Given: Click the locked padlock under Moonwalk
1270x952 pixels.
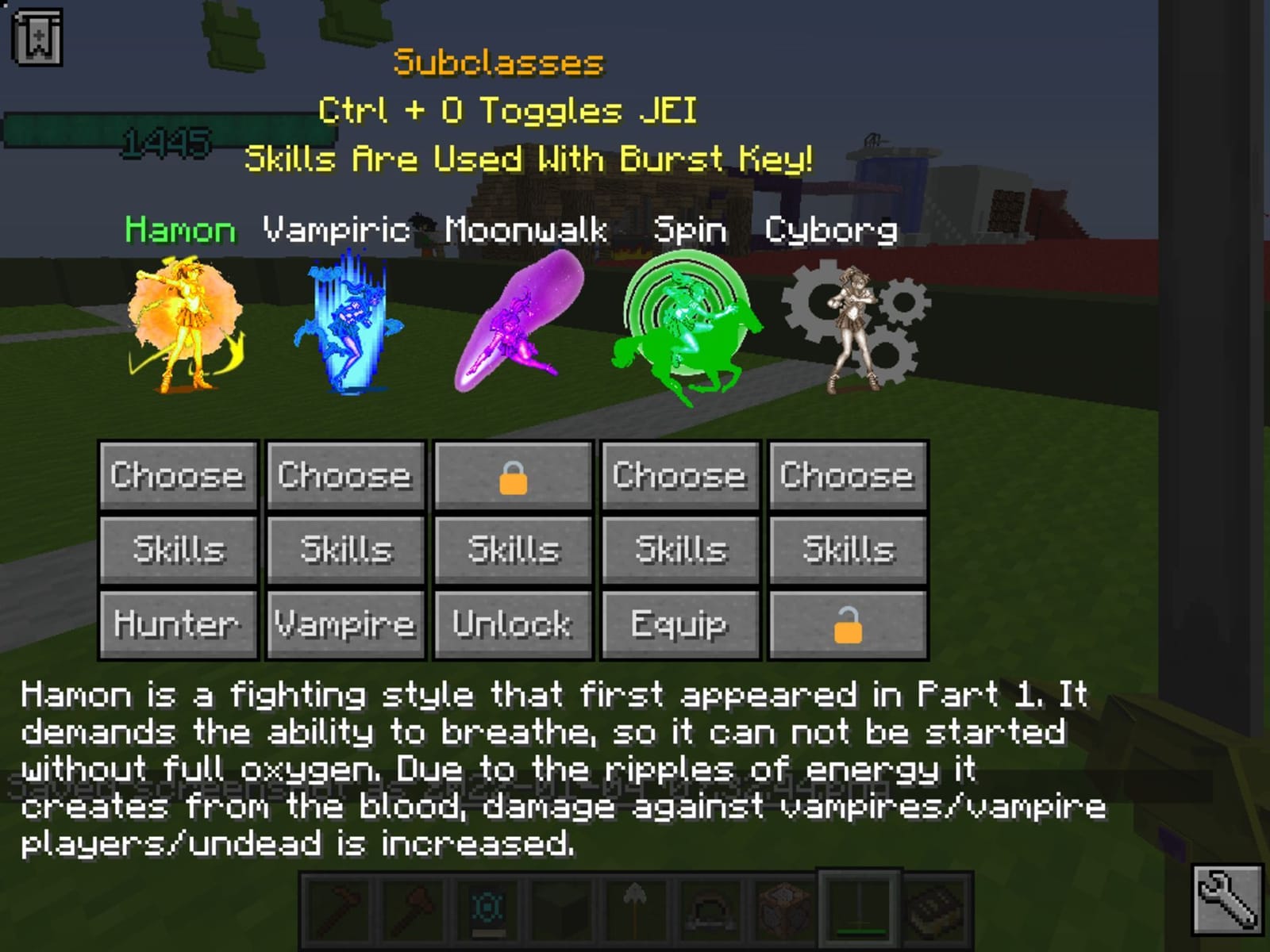Looking at the screenshot, I should (513, 476).
